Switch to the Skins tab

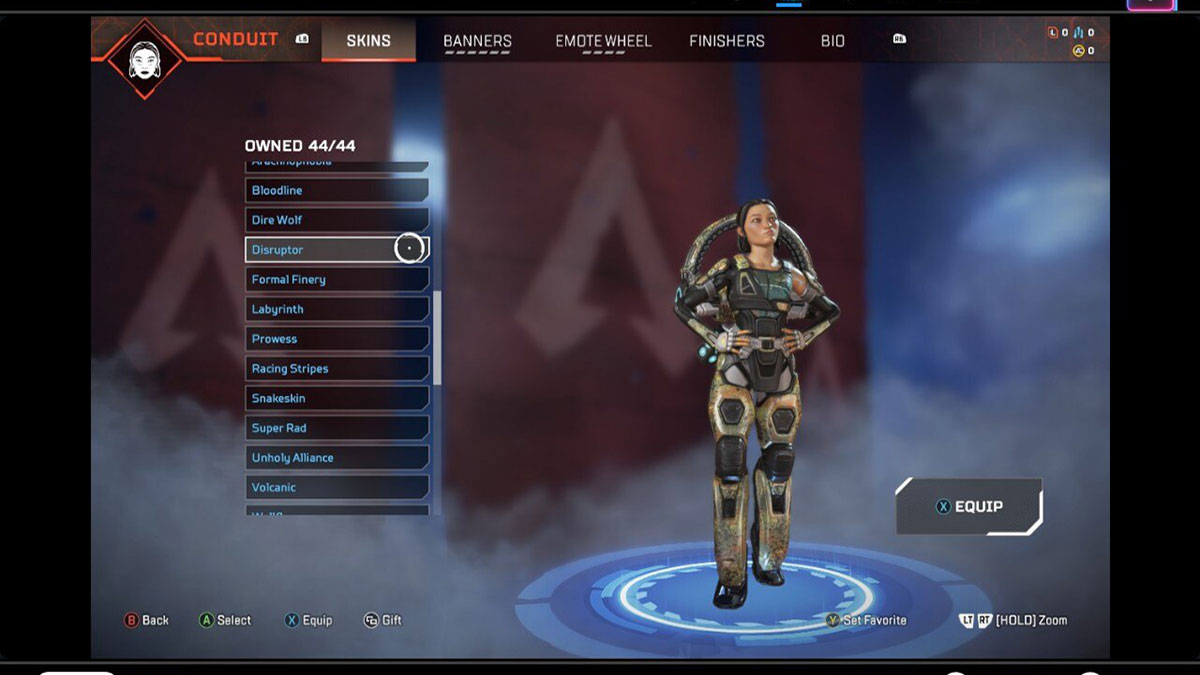click(368, 41)
